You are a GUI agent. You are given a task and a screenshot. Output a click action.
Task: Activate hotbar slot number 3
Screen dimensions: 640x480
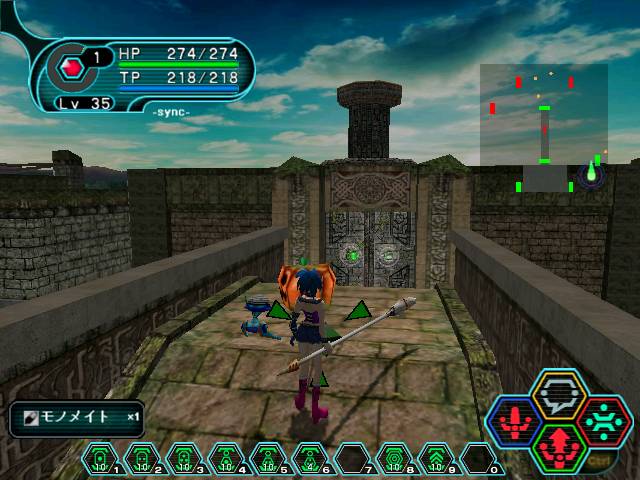(x=184, y=458)
